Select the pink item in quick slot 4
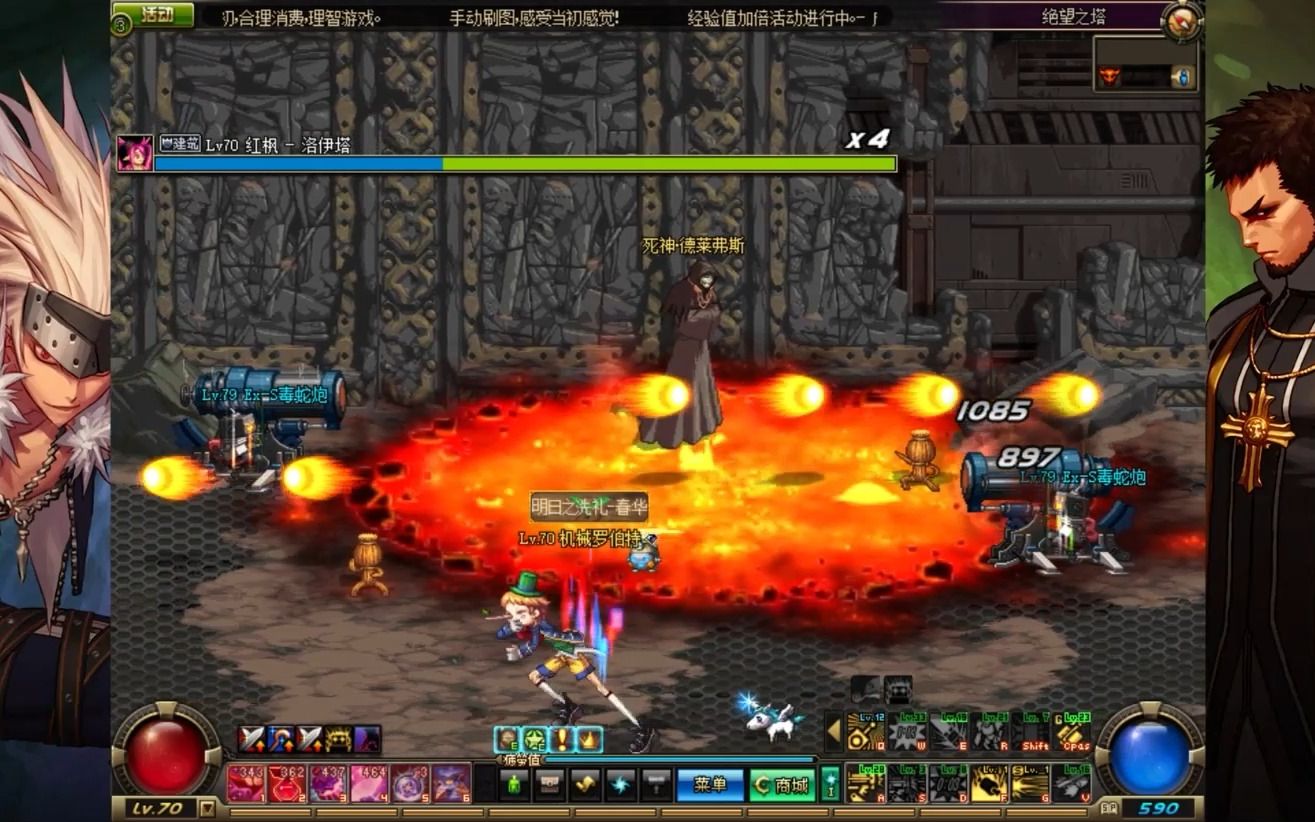The width and height of the screenshot is (1315, 822). coord(368,783)
